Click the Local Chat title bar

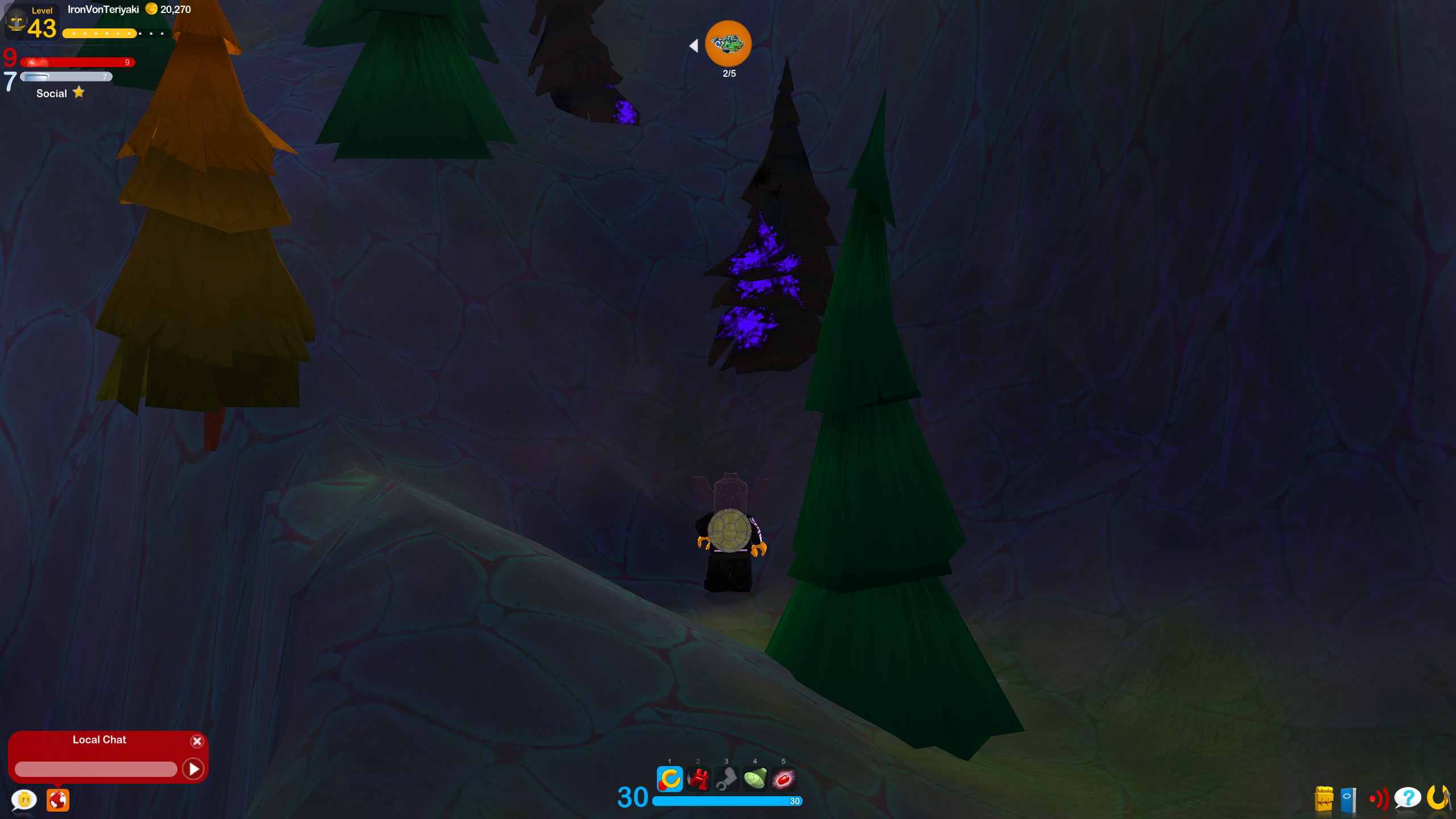pyautogui.click(x=99, y=740)
